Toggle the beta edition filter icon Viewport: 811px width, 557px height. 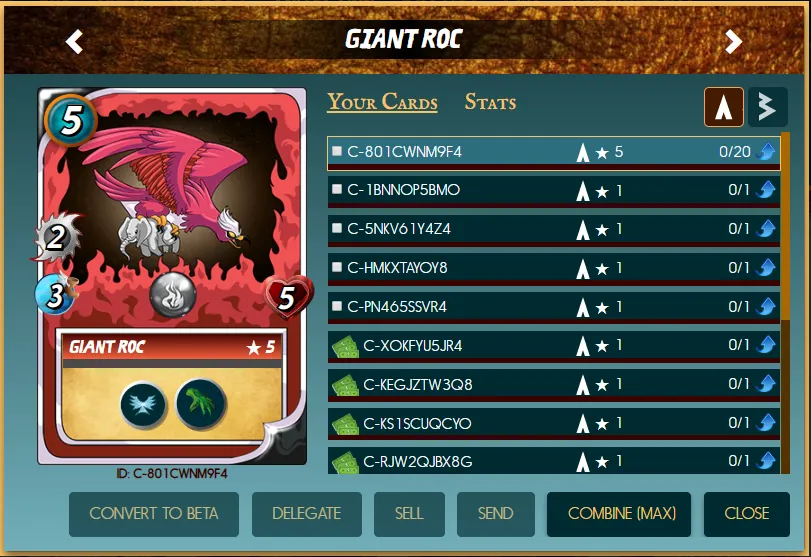768,107
